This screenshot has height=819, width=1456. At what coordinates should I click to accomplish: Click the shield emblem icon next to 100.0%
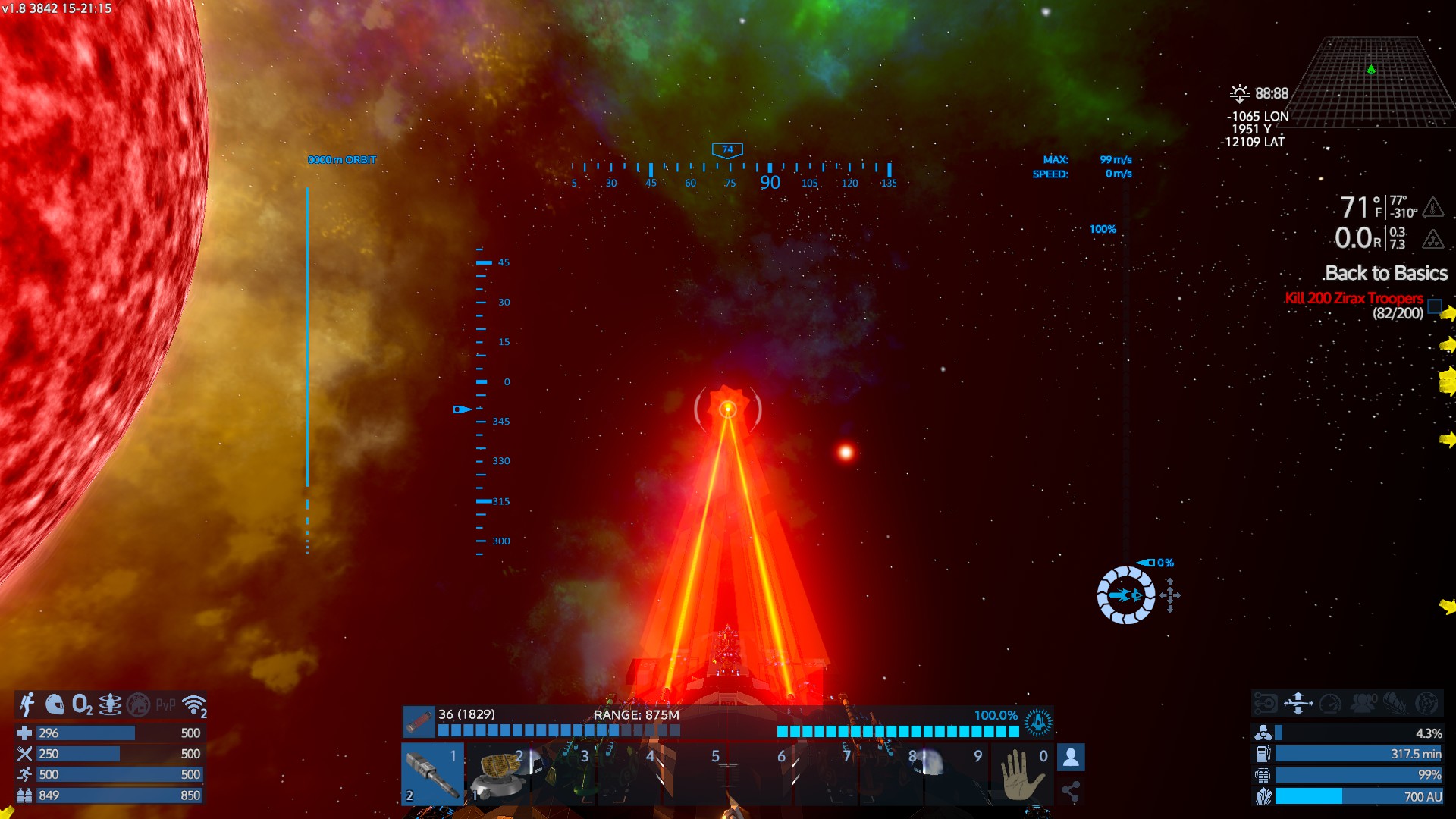click(1038, 722)
